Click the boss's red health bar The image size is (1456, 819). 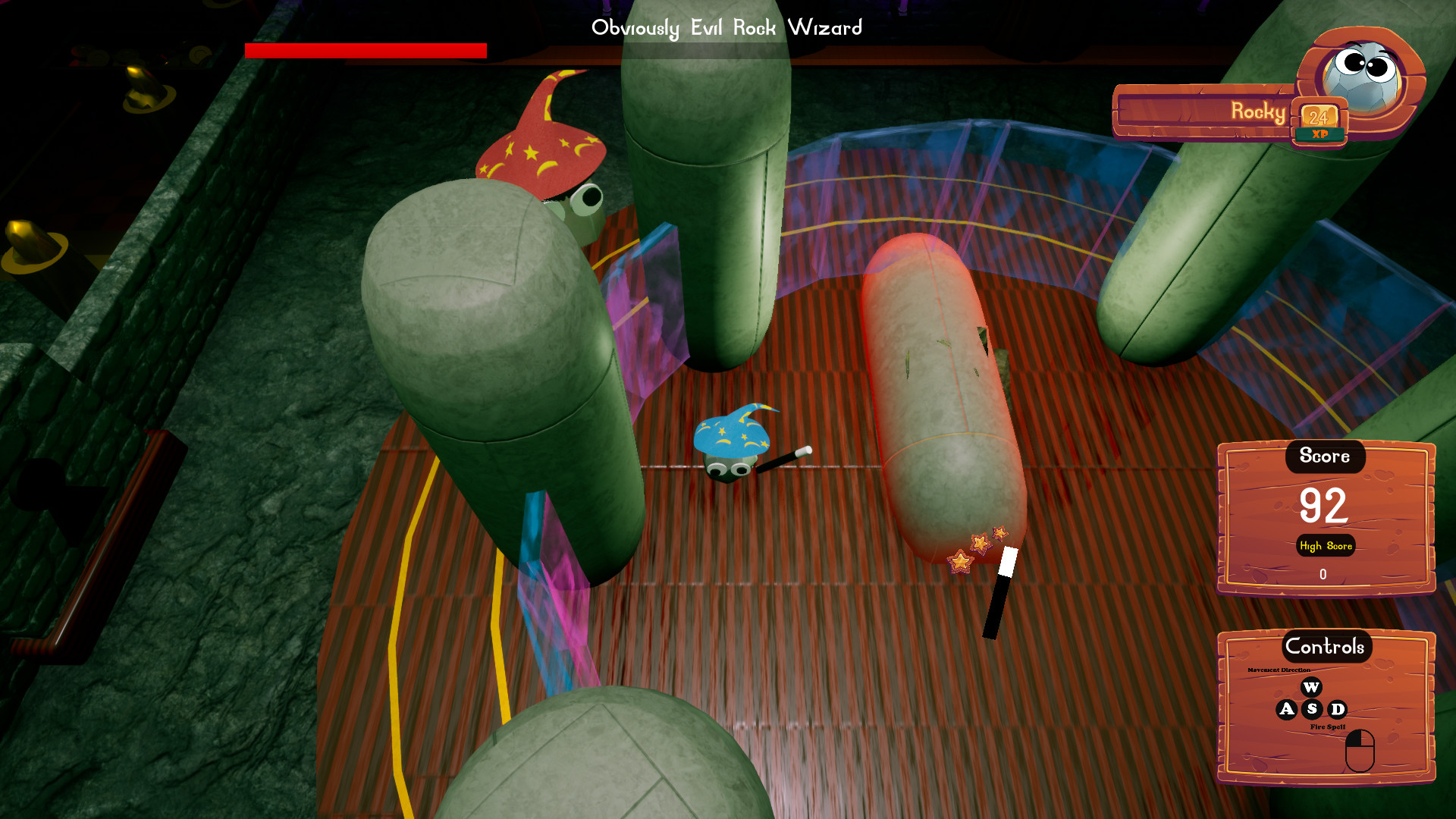pos(366,52)
